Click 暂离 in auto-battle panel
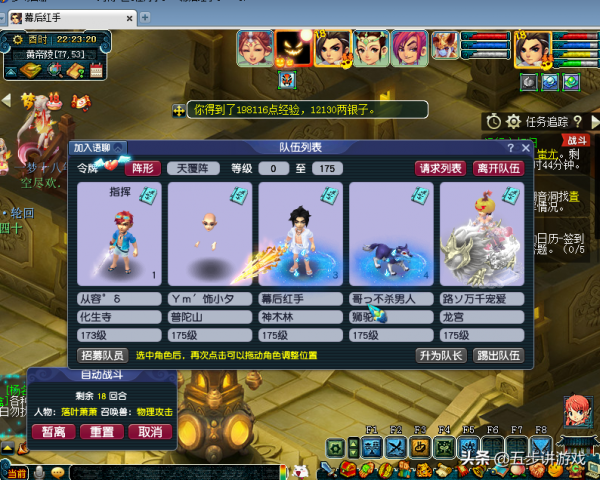 (x=53, y=432)
